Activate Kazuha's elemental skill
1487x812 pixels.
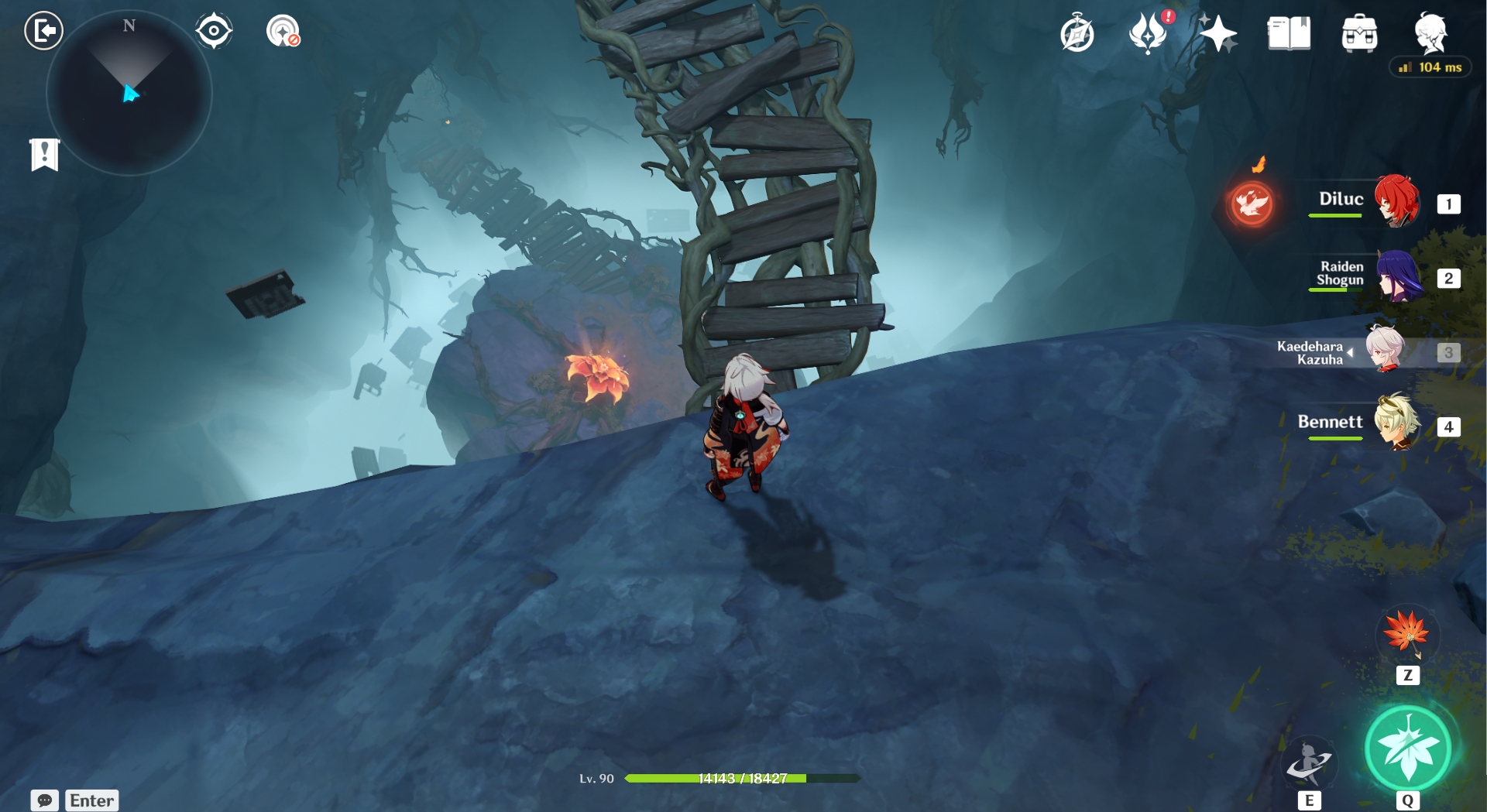pyautogui.click(x=1309, y=762)
